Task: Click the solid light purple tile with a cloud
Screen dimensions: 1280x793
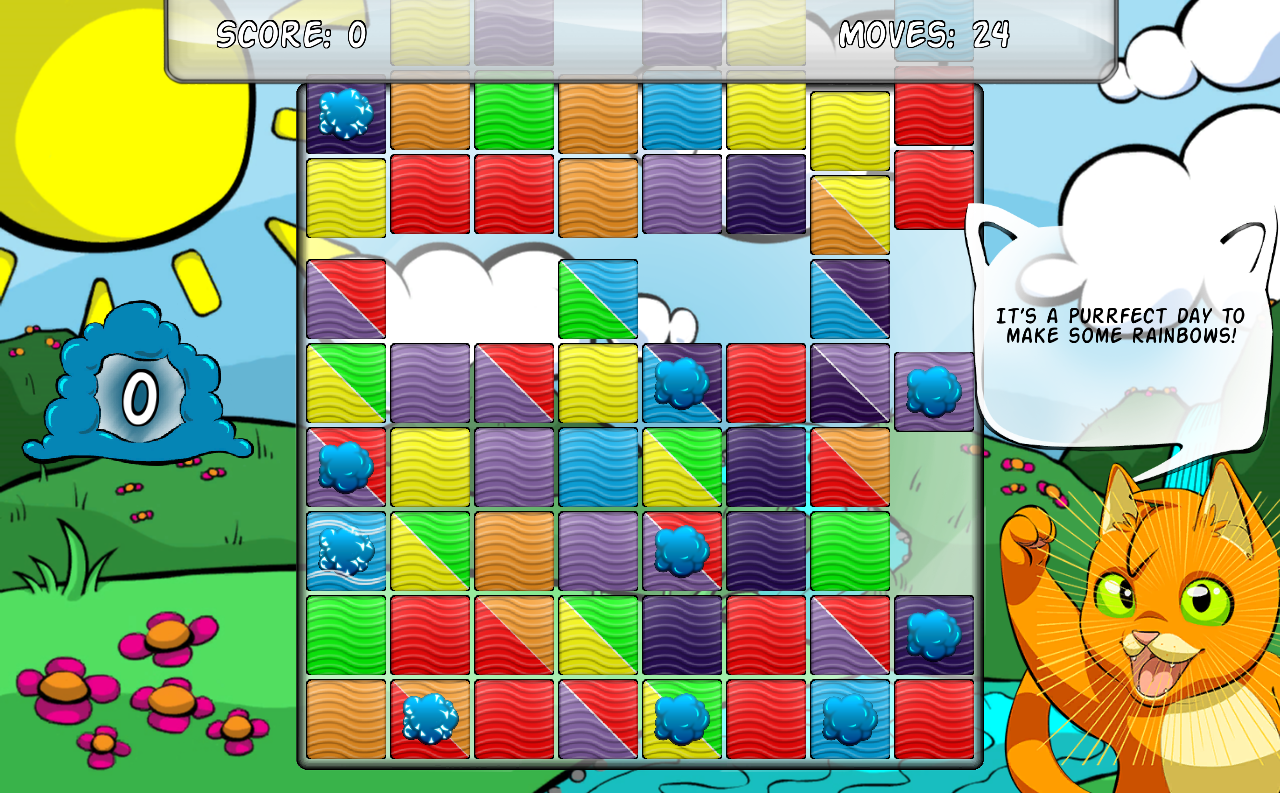Action: click(934, 391)
